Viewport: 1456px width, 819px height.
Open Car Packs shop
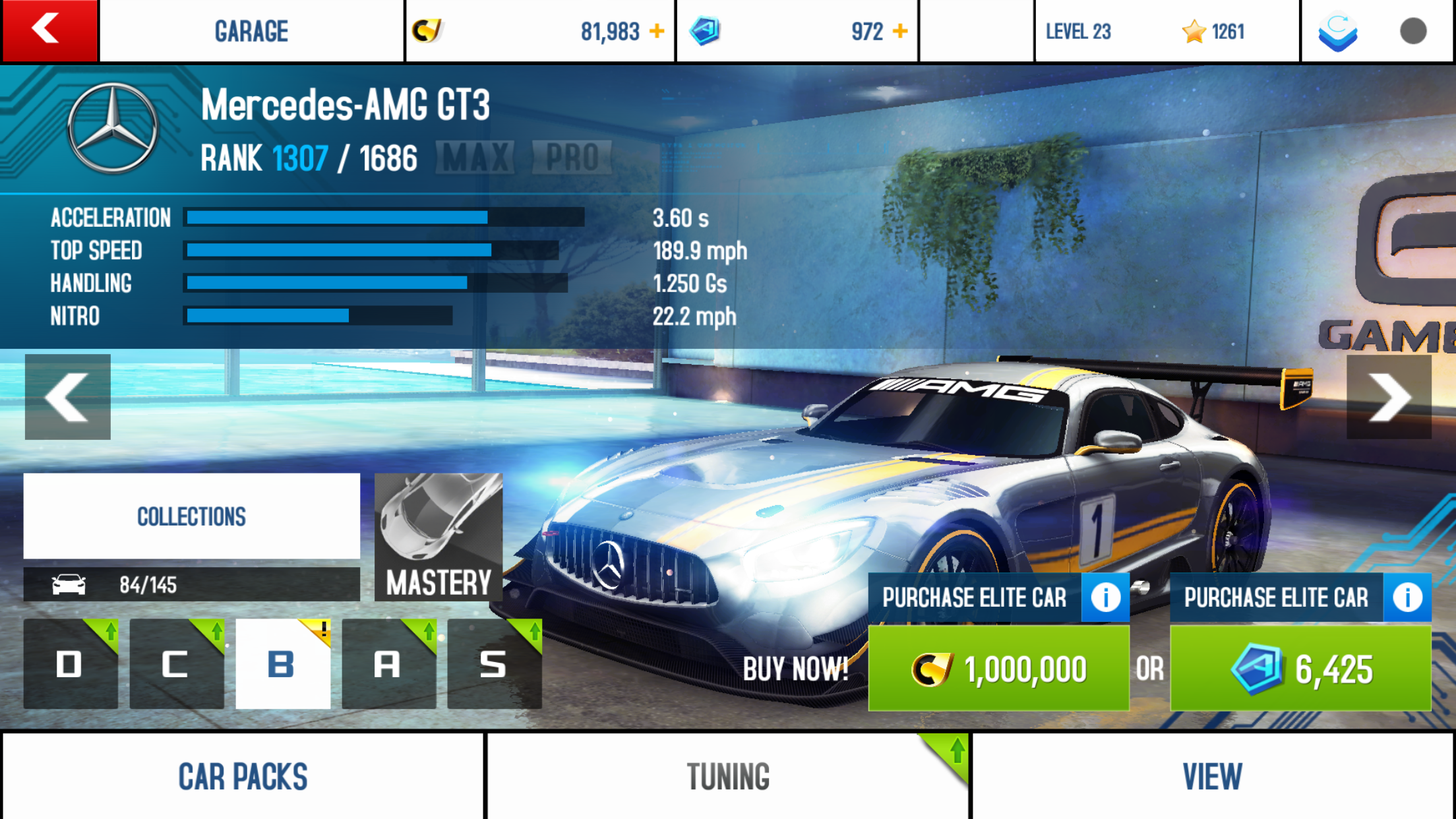[243, 776]
